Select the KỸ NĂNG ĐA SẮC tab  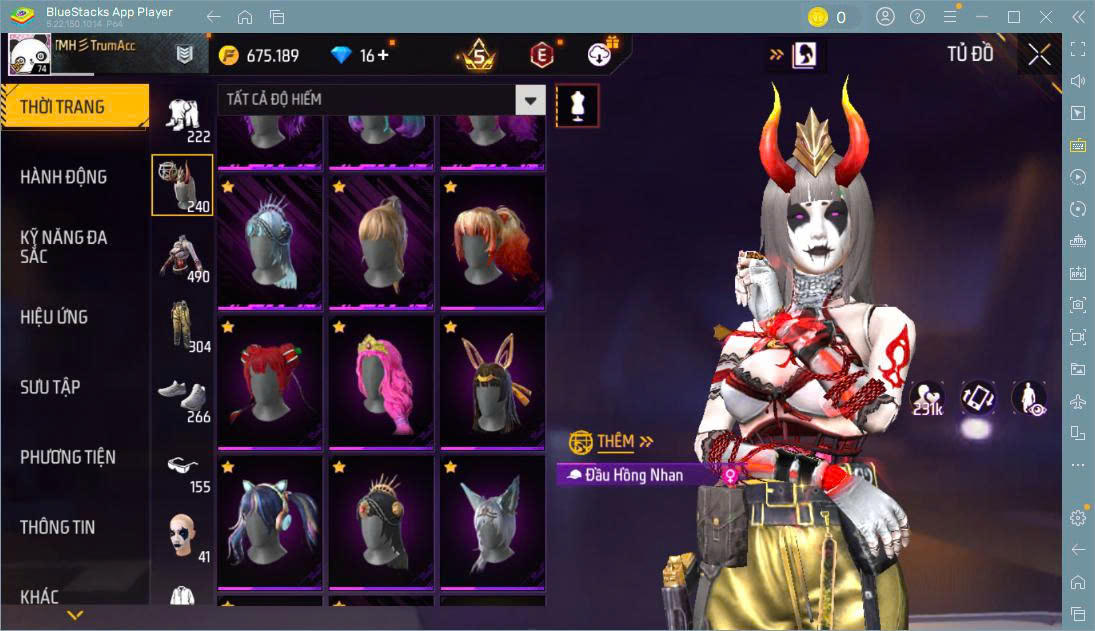[64, 247]
